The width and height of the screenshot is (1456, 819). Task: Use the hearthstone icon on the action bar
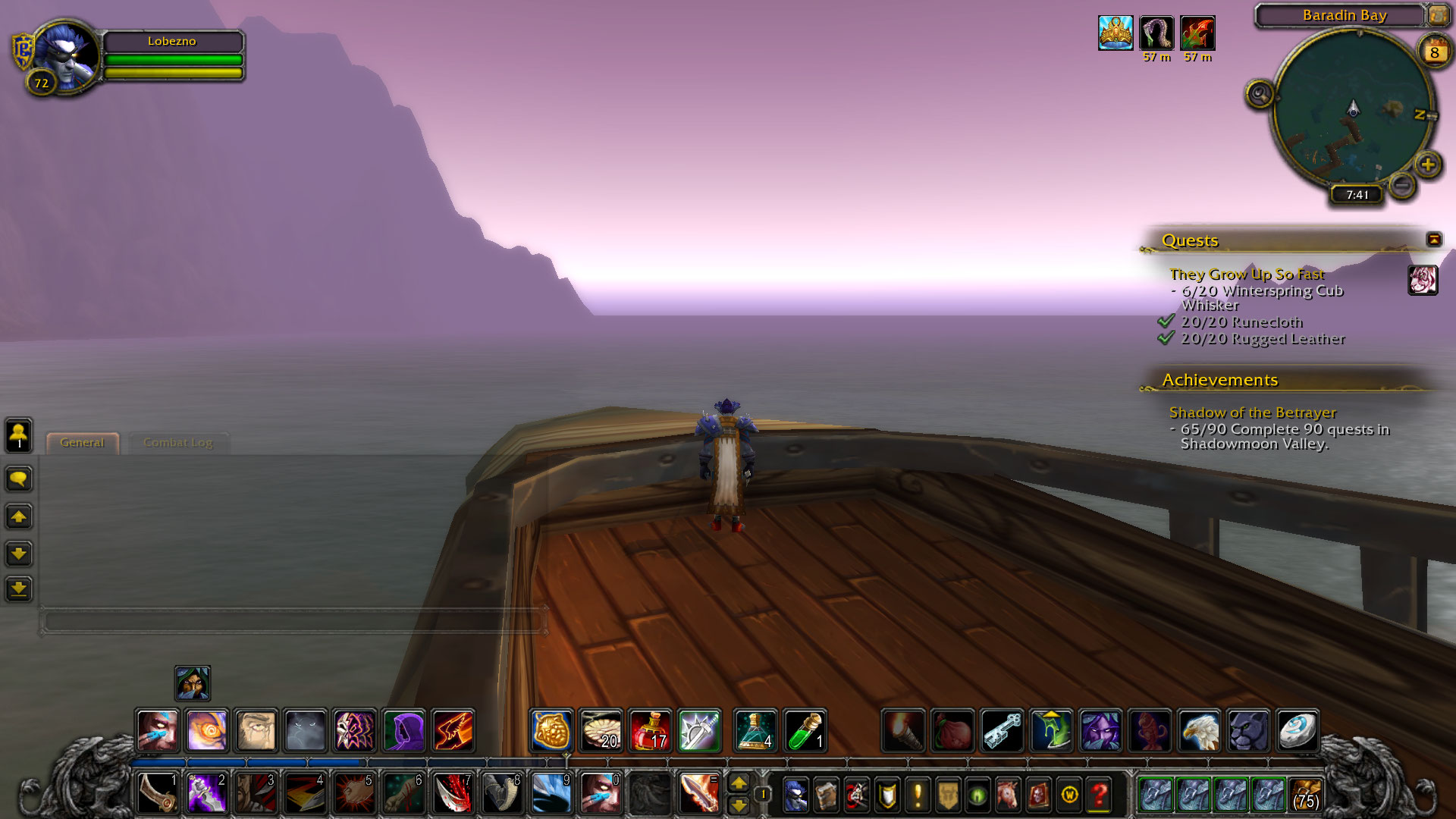[1298, 731]
